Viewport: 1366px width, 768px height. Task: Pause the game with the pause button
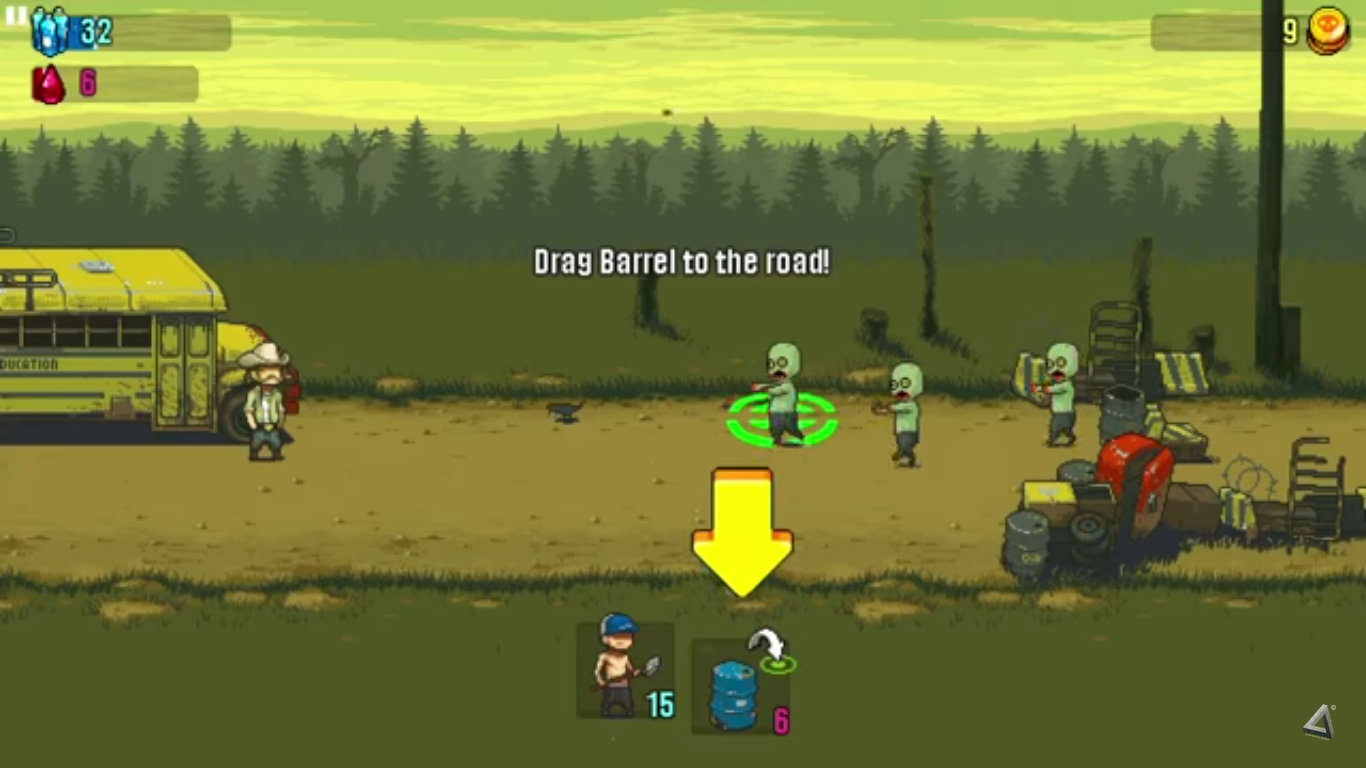click(x=16, y=16)
